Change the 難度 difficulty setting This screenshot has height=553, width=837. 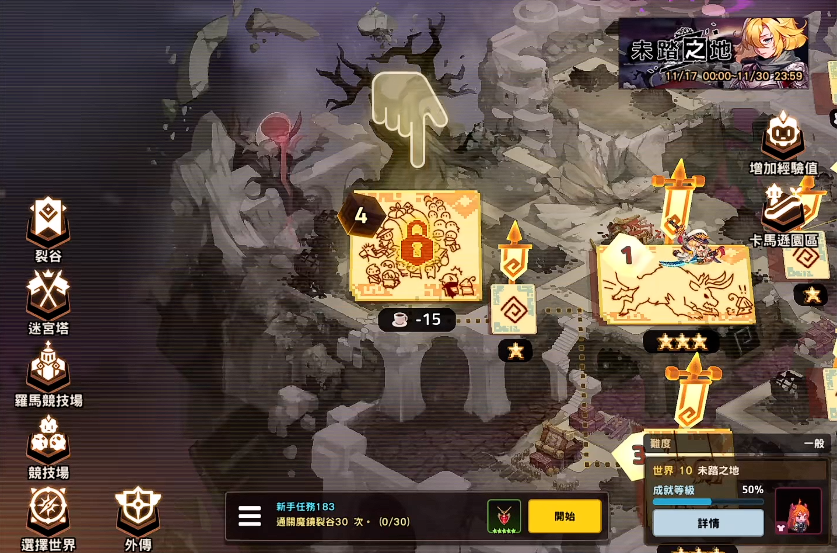(738, 443)
